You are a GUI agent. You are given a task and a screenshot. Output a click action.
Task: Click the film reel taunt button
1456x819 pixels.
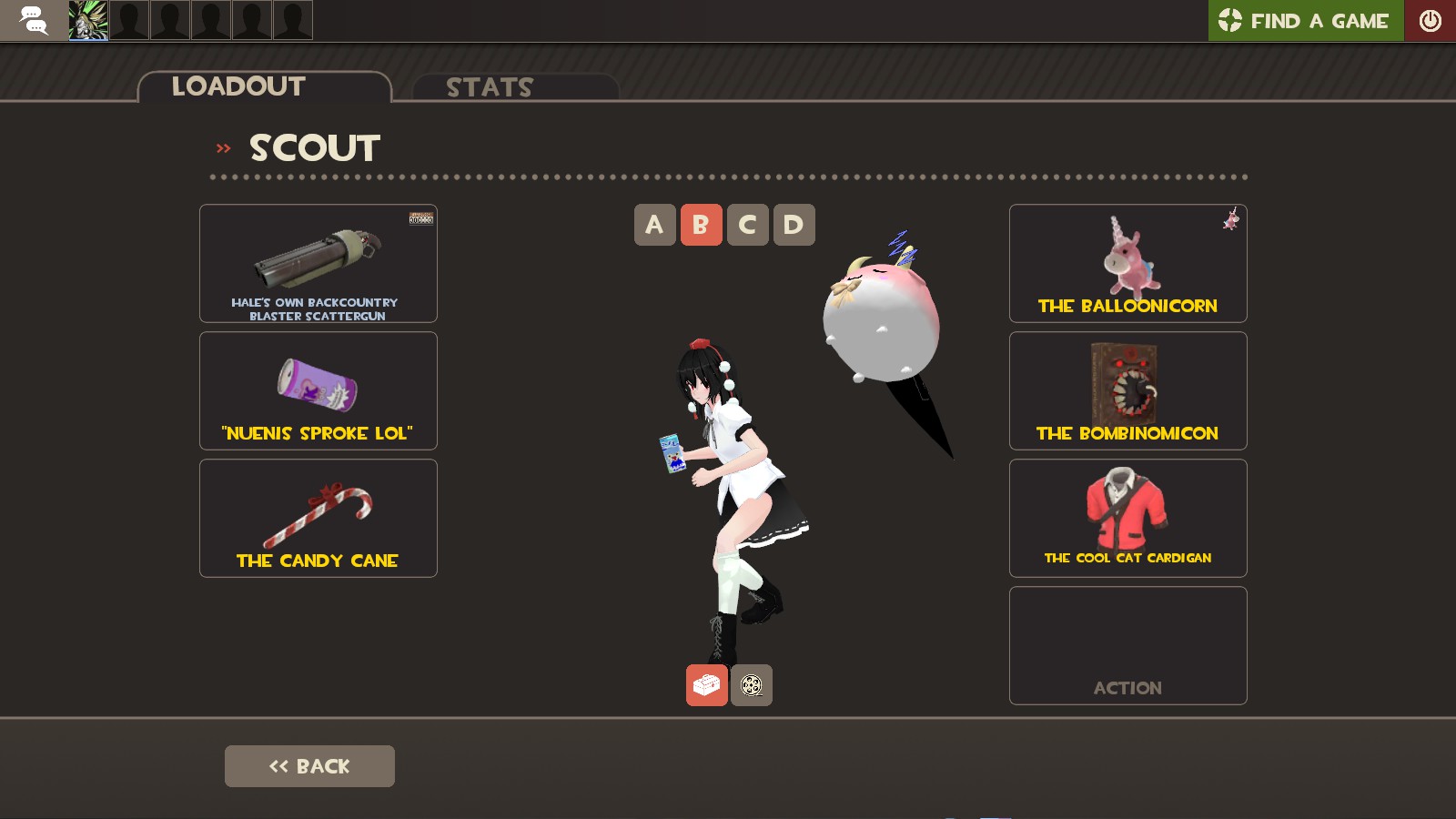pos(752,685)
